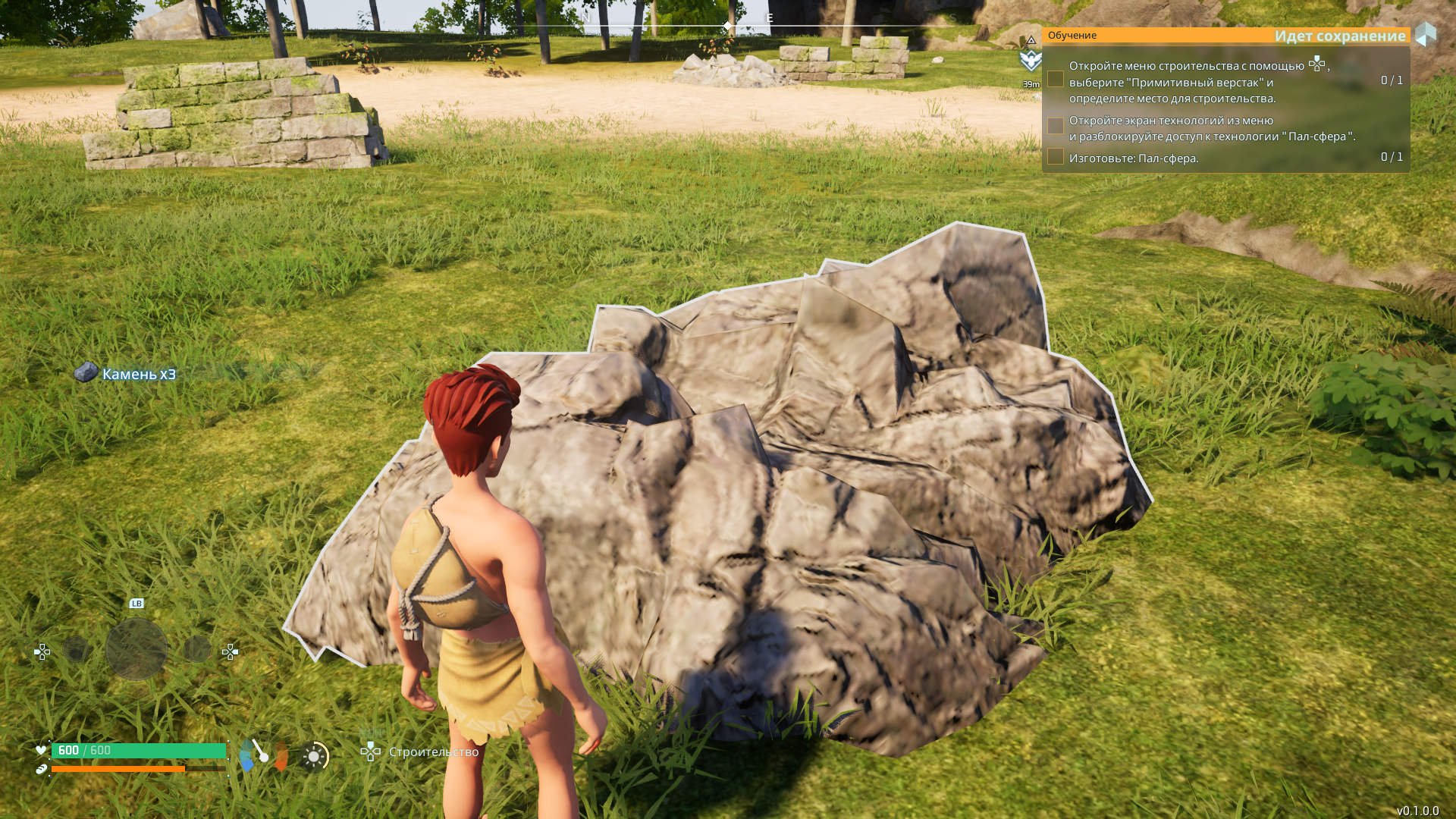Click the Обучение tutorial panel header

1072,36
